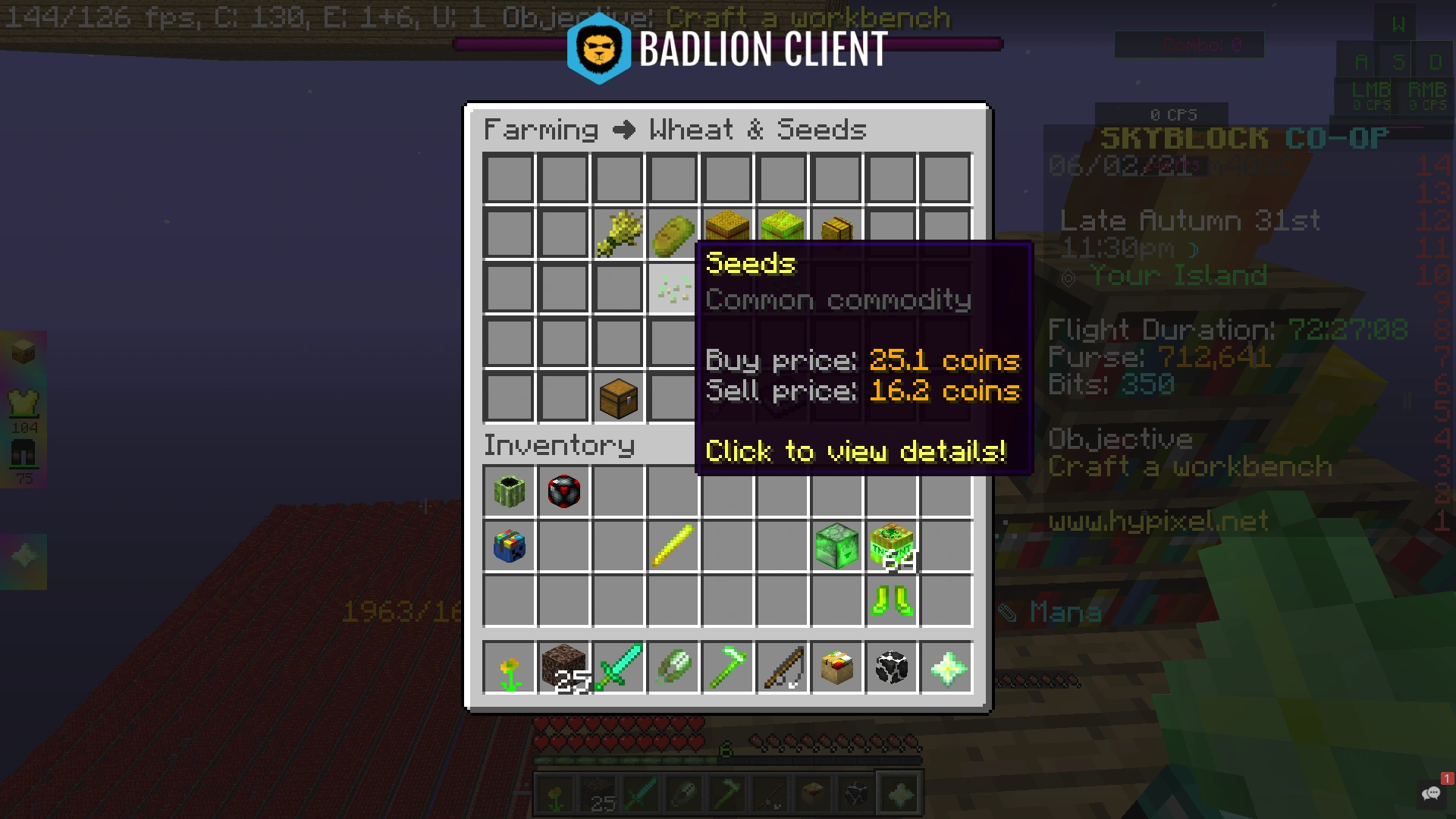Image resolution: width=1456 pixels, height=819 pixels.
Task: Select the lime boots in the inventory
Action: pos(891,601)
